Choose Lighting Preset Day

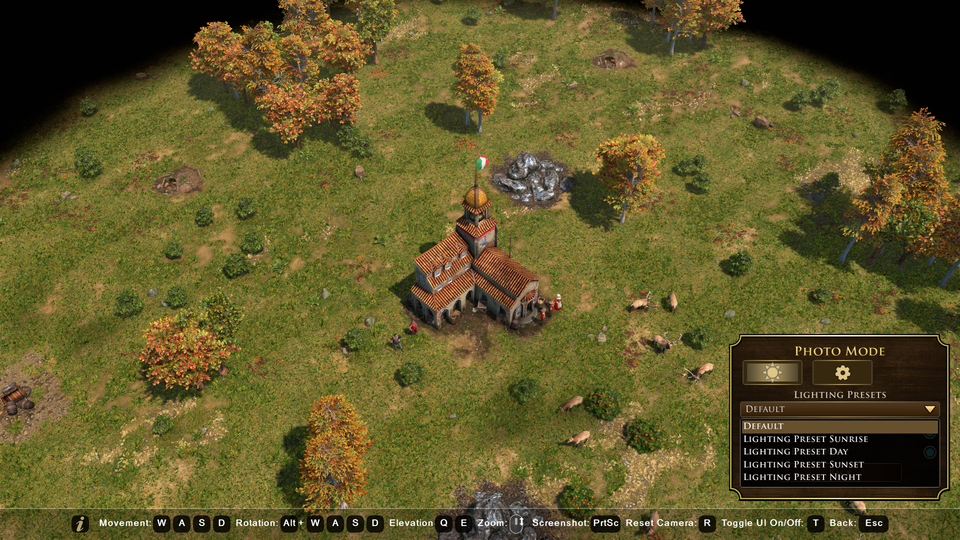coord(838,452)
